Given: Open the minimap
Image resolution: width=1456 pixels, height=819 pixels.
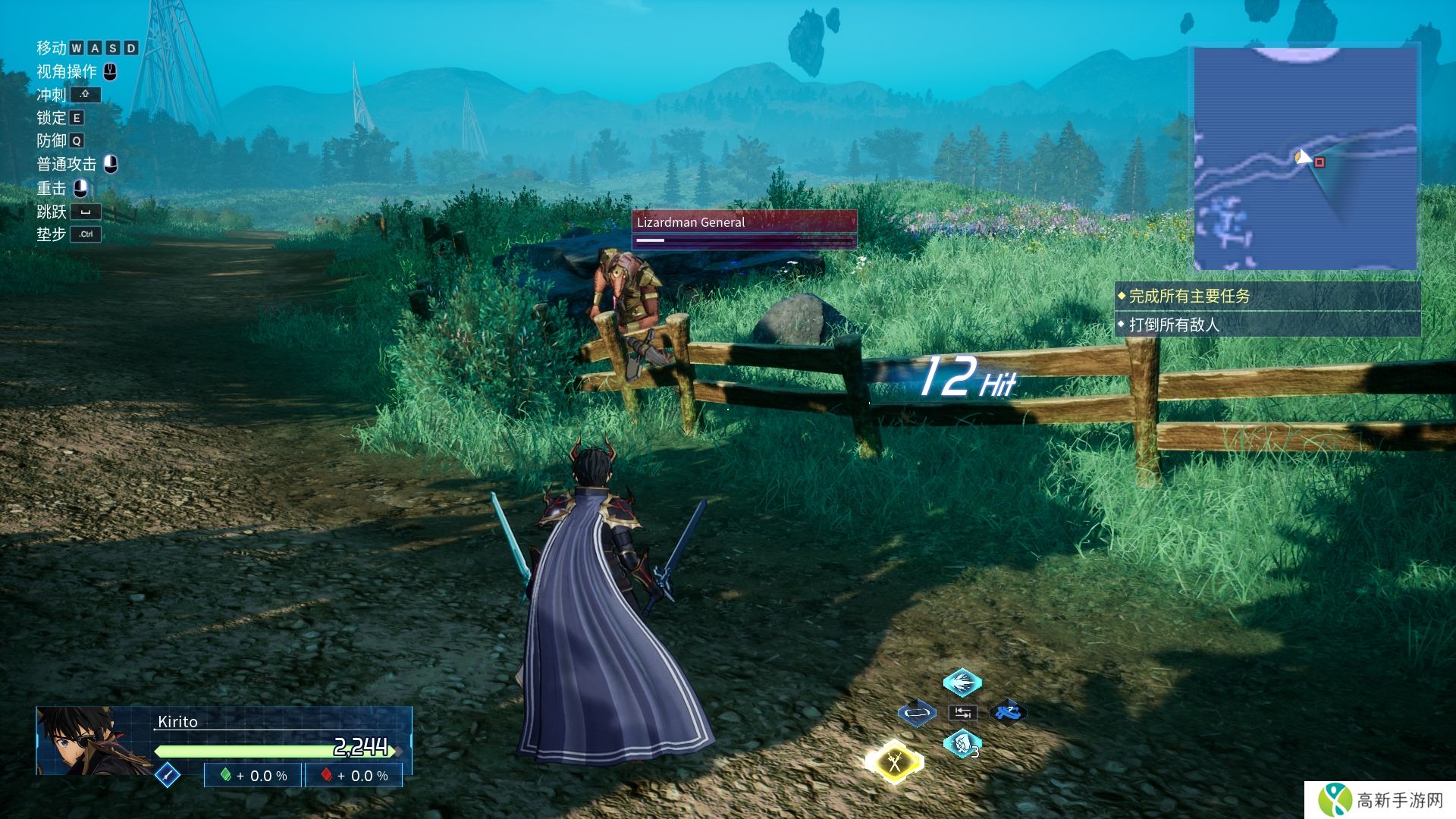Looking at the screenshot, I should click(x=1304, y=158).
